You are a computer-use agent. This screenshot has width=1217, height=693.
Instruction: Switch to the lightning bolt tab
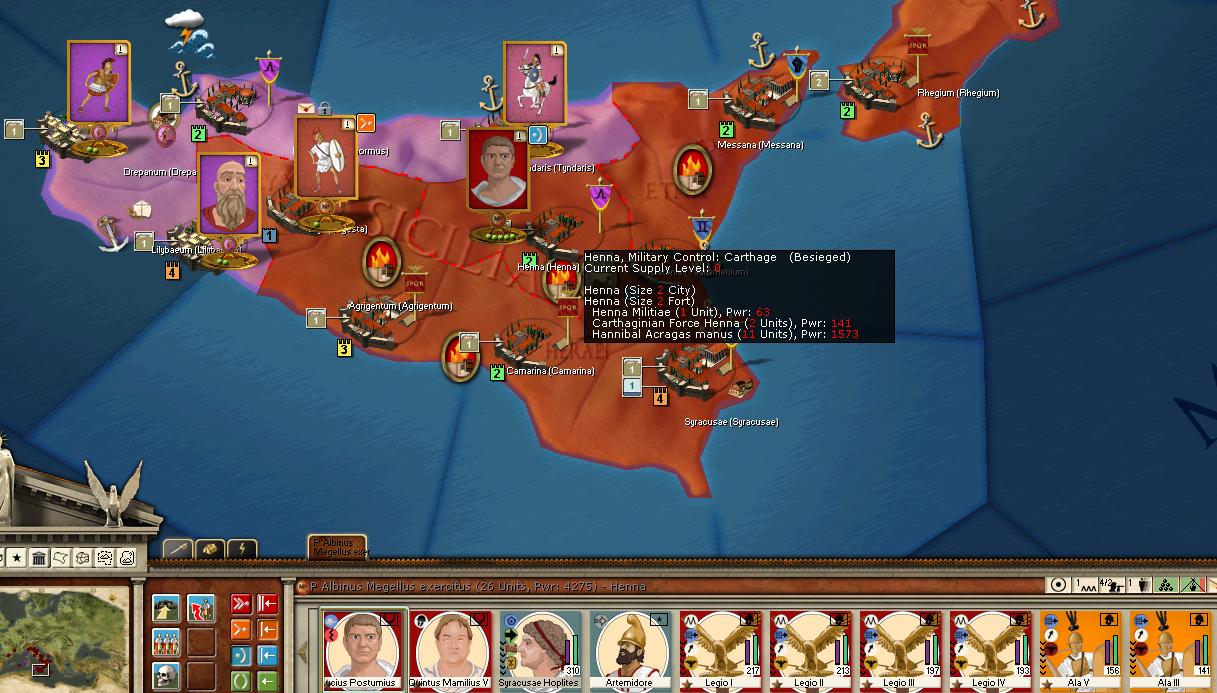tap(243, 549)
